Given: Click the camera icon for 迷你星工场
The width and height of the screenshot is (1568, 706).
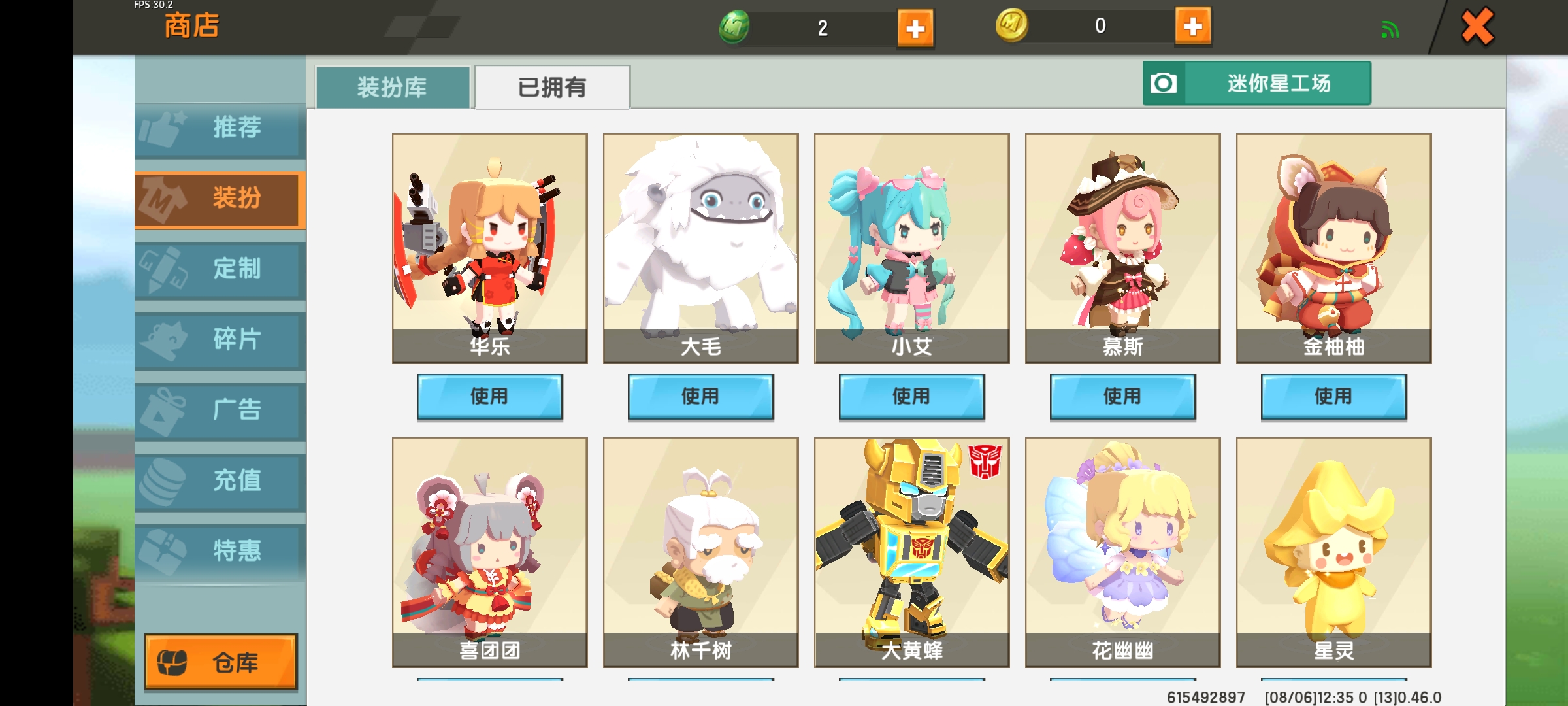Looking at the screenshot, I should tap(1164, 83).
